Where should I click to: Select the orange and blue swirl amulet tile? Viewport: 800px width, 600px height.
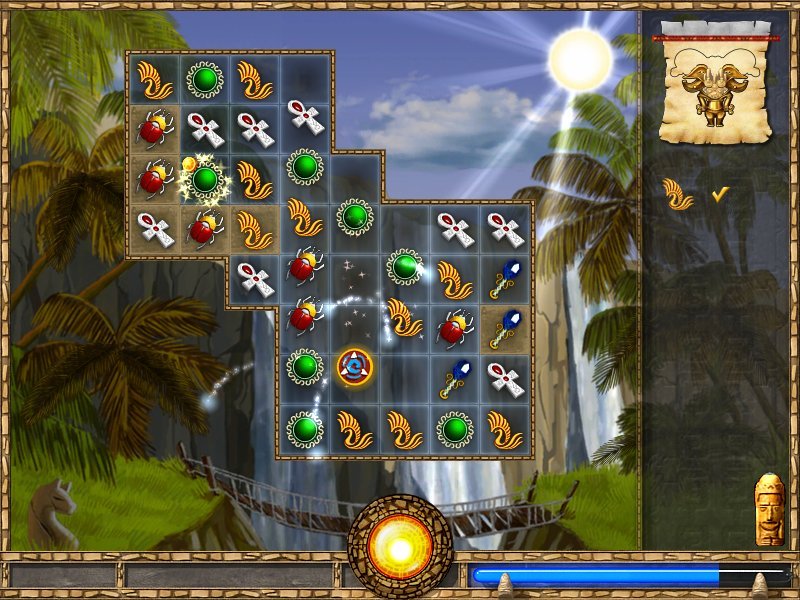[355, 367]
